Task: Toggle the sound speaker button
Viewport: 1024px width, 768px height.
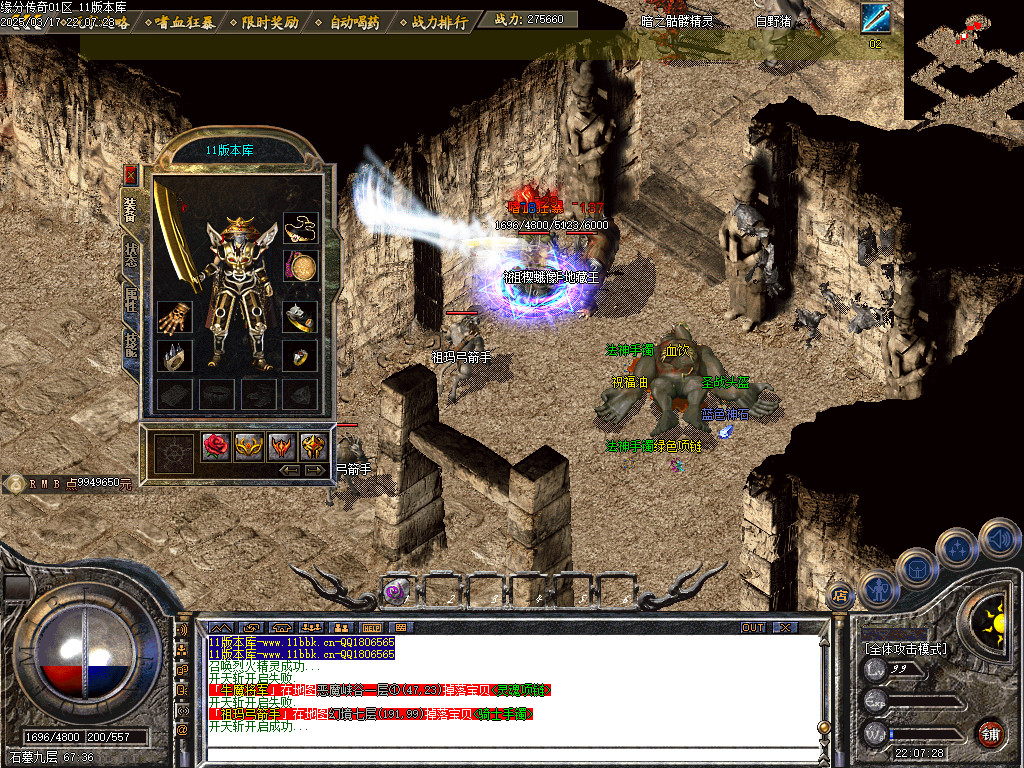Action: 999,538
